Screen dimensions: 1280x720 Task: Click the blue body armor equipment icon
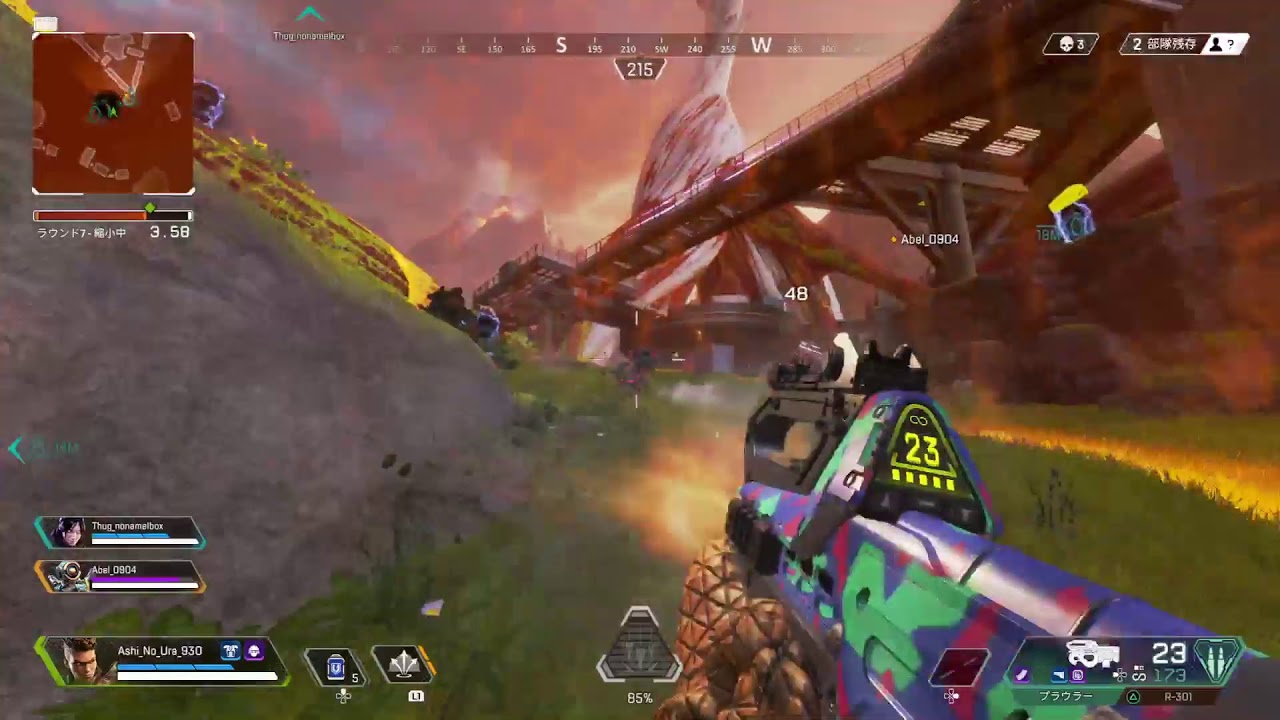(x=229, y=651)
